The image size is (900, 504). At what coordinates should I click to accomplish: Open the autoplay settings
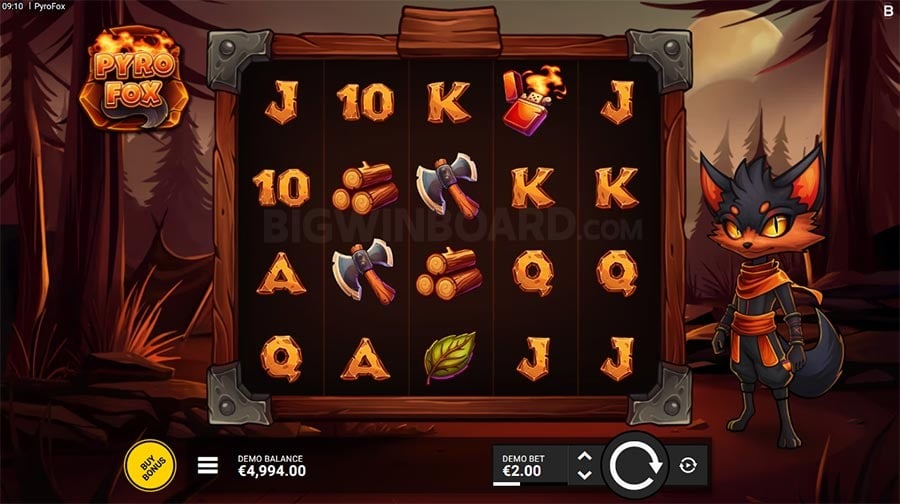(x=689, y=465)
